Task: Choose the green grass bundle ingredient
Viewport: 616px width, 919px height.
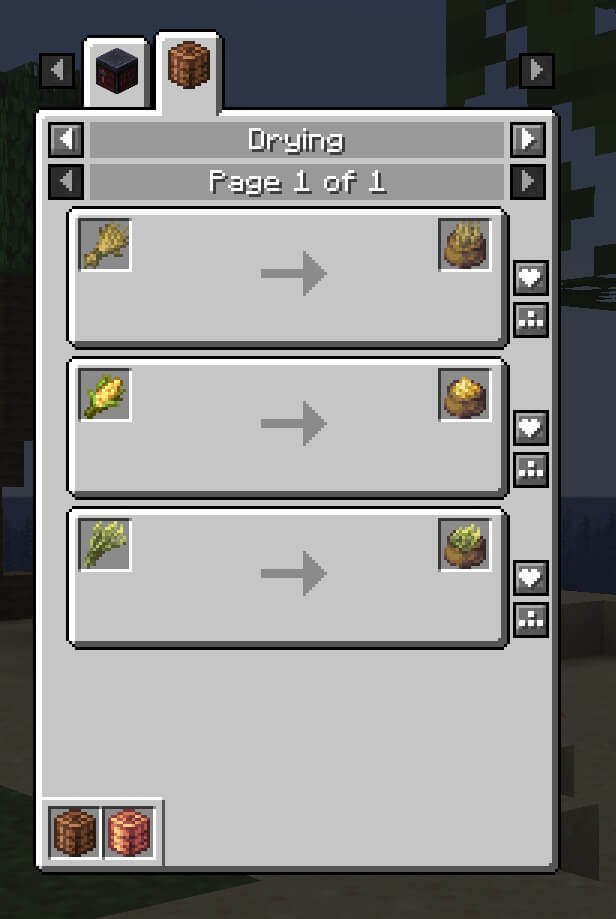Action: (105, 545)
